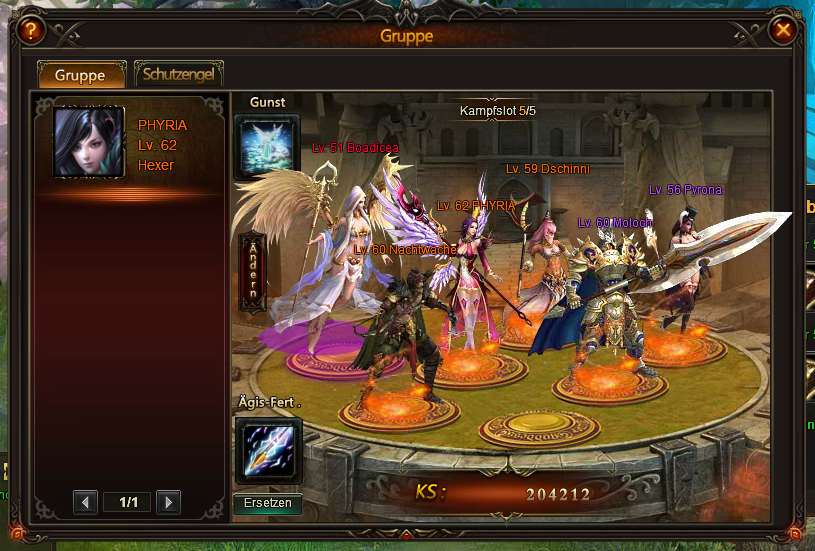Click the Ersetzen button
The image size is (815, 551).
[268, 503]
